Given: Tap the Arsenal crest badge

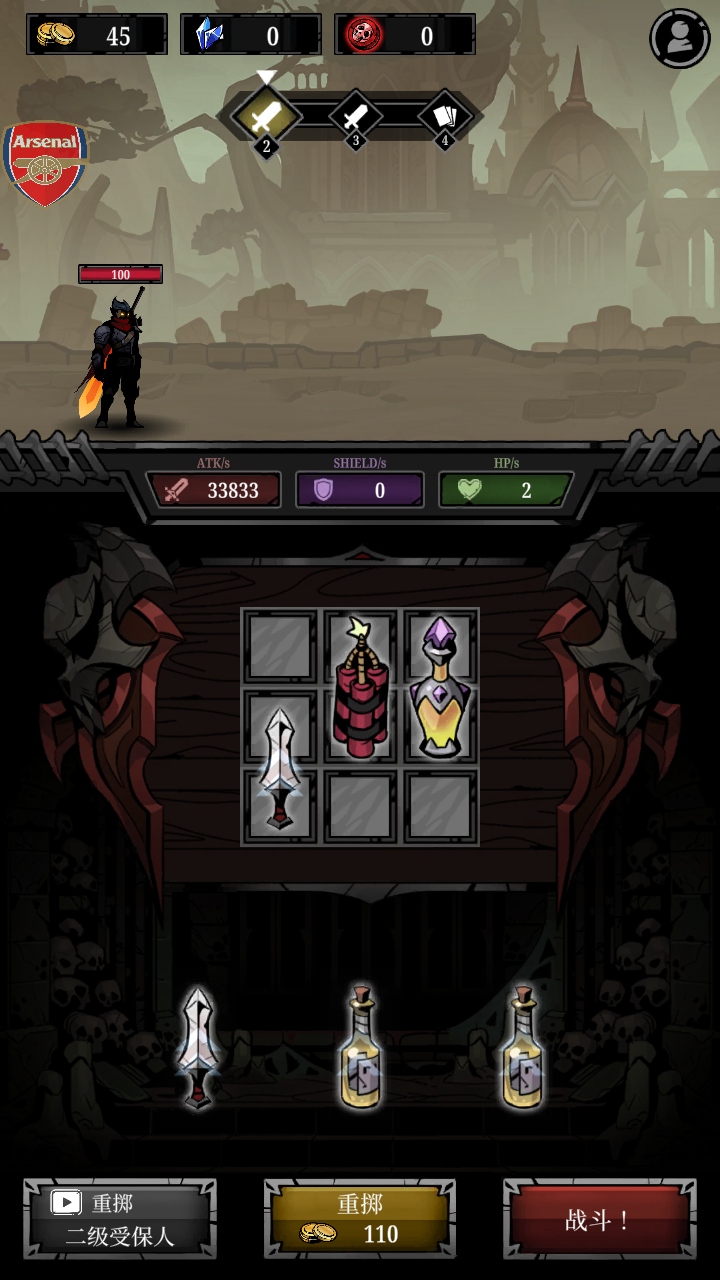Looking at the screenshot, I should (45, 163).
